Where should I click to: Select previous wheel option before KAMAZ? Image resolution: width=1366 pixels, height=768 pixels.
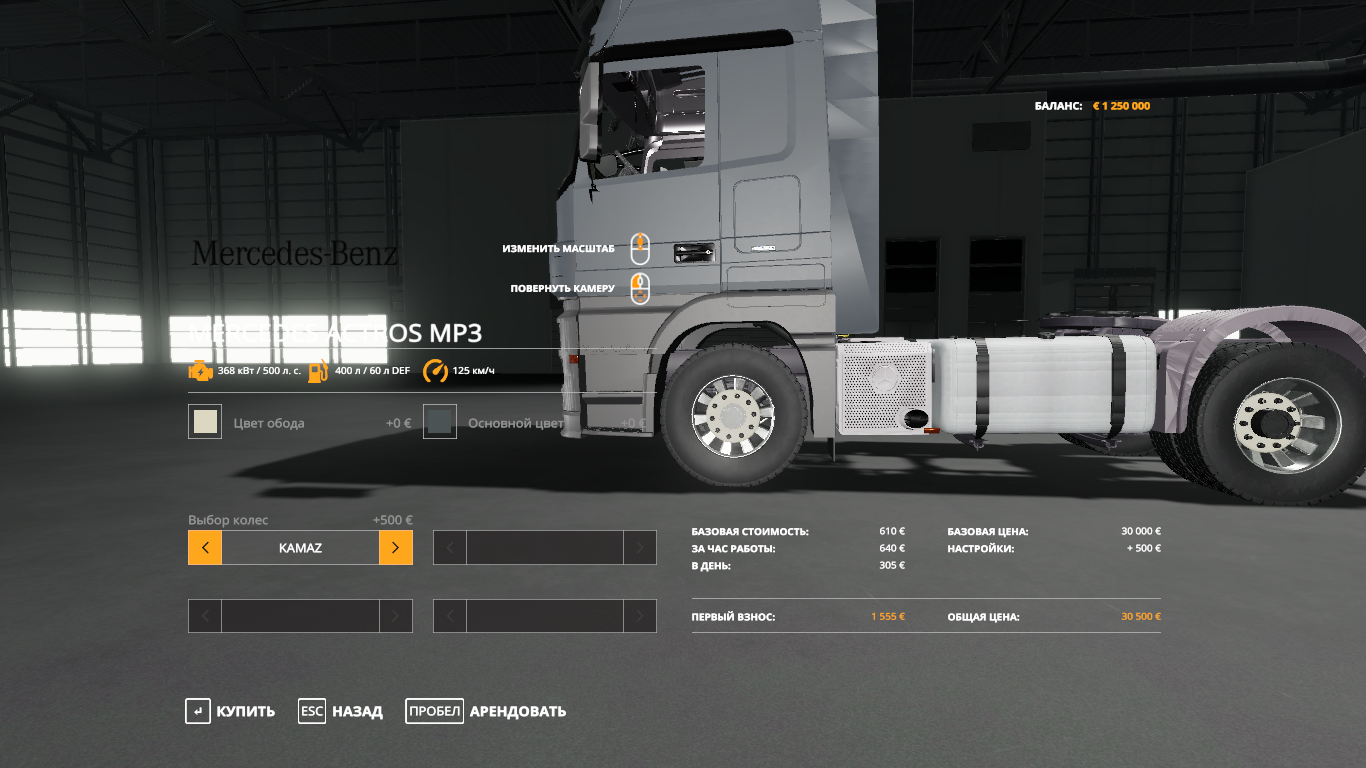coord(205,548)
